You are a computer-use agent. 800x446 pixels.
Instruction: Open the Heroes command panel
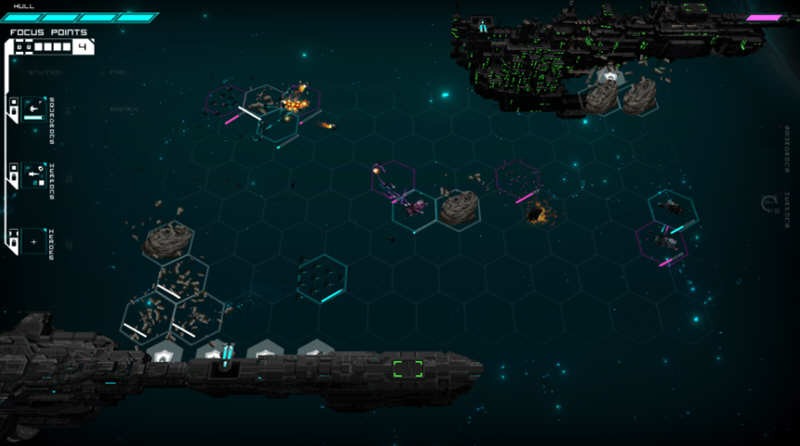click(x=32, y=242)
